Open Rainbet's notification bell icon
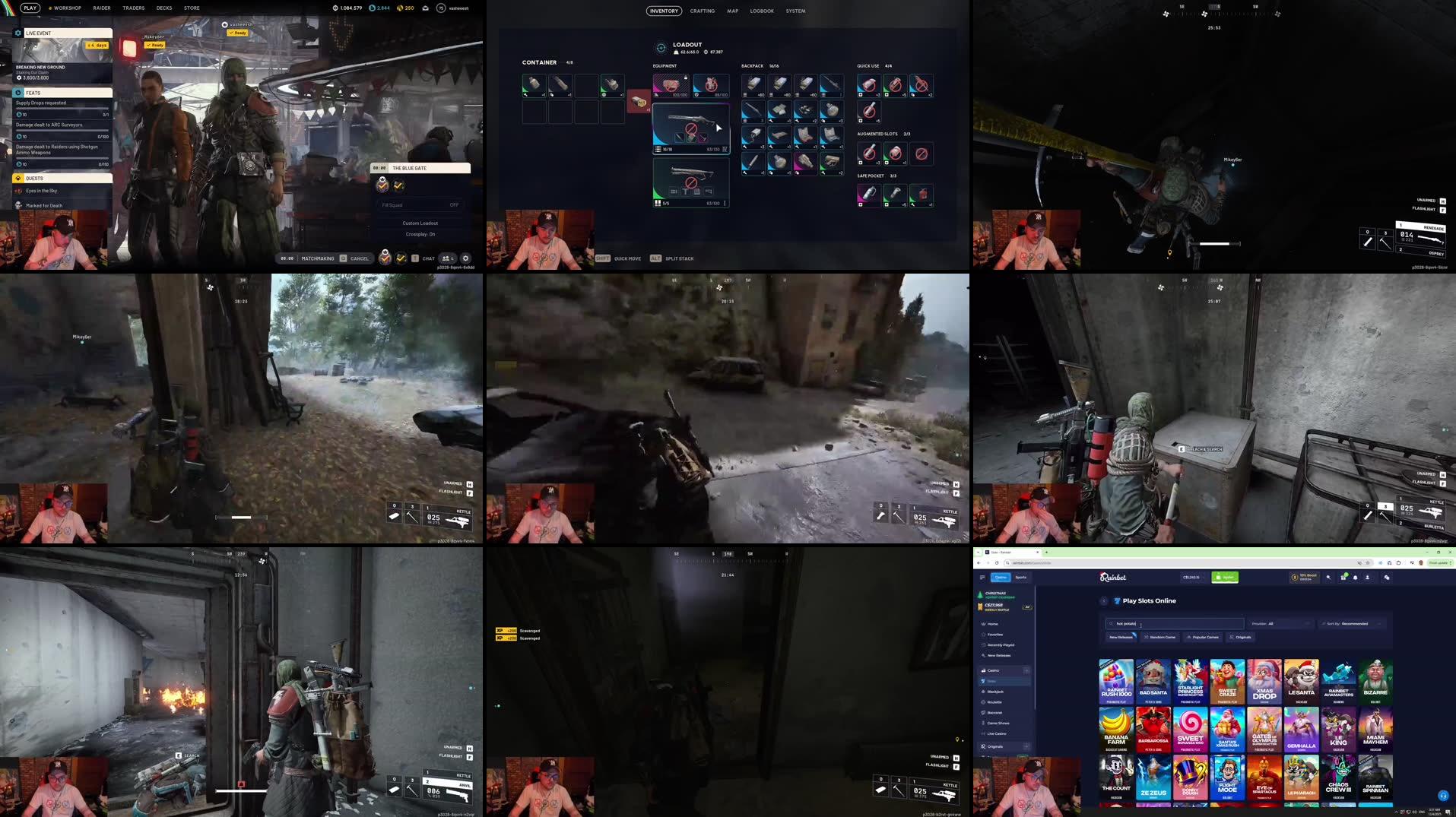Image resolution: width=1456 pixels, height=817 pixels. [x=1356, y=578]
